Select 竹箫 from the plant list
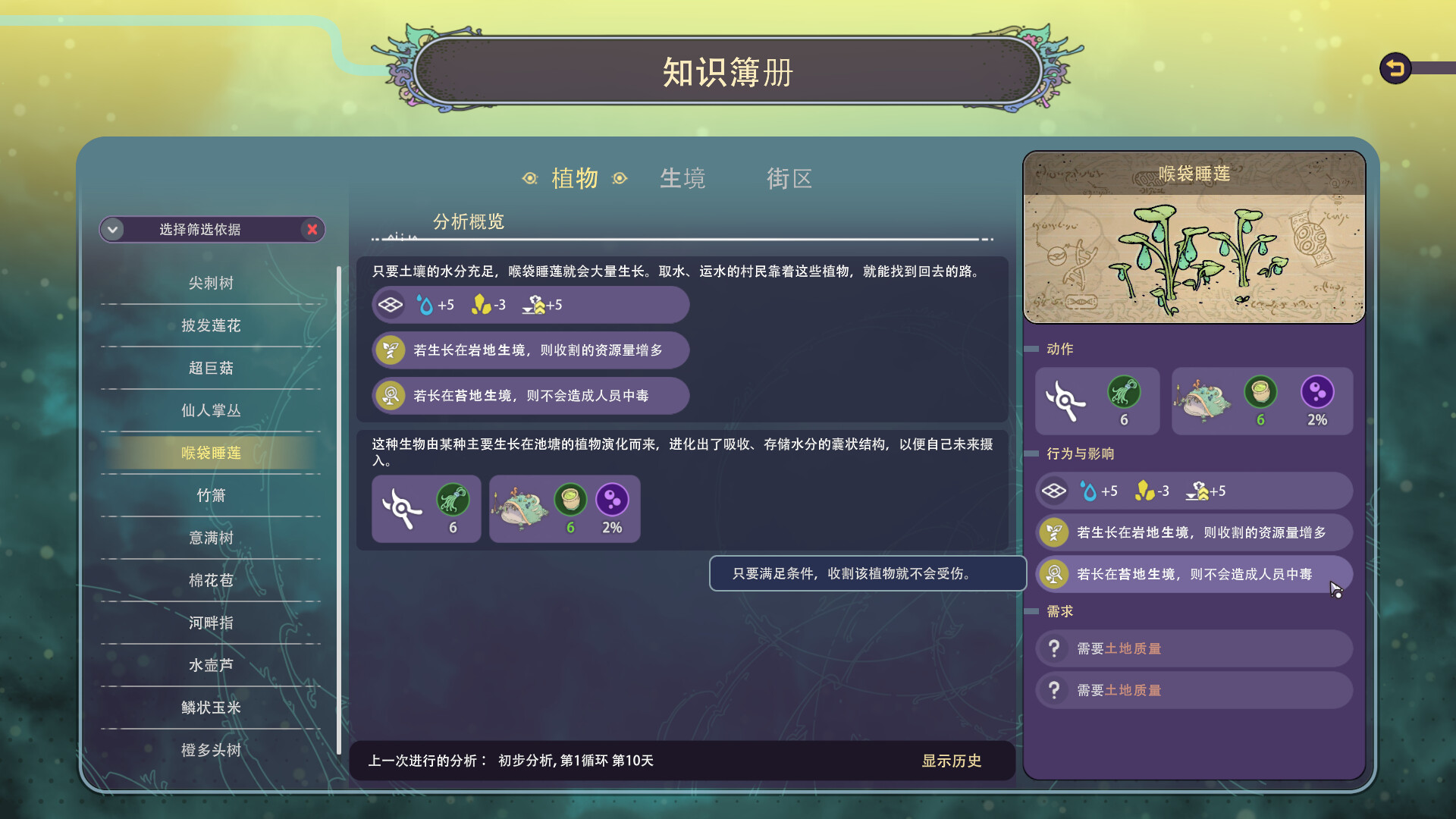The width and height of the screenshot is (1456, 819). (x=211, y=494)
